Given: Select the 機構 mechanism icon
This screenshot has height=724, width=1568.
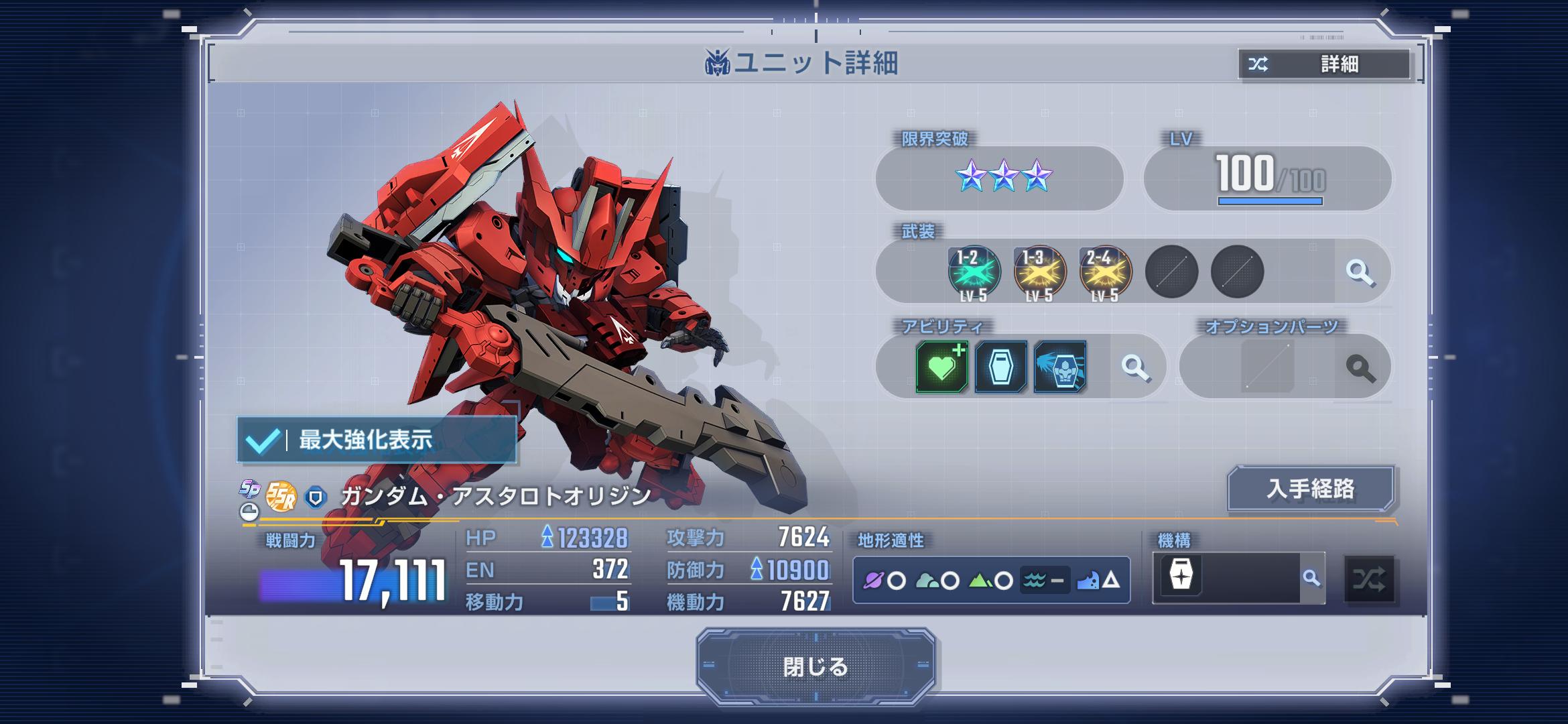Looking at the screenshot, I should [x=1181, y=576].
